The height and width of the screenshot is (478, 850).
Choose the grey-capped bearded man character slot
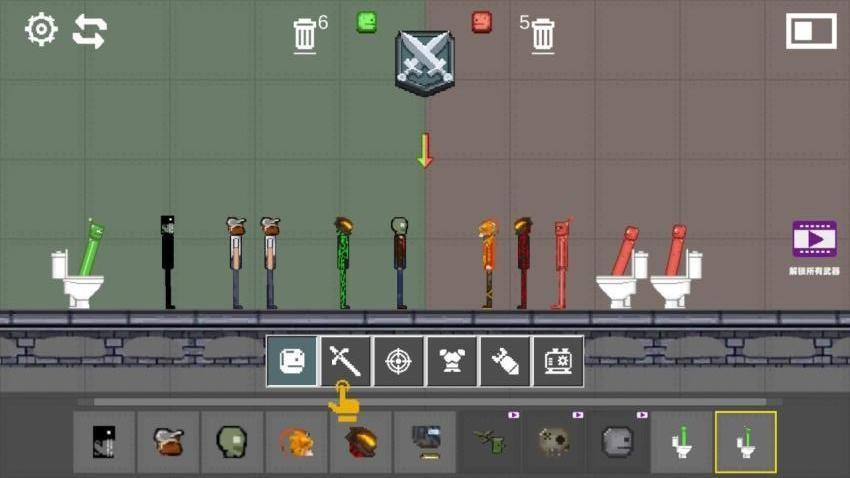pyautogui.click(x=168, y=441)
